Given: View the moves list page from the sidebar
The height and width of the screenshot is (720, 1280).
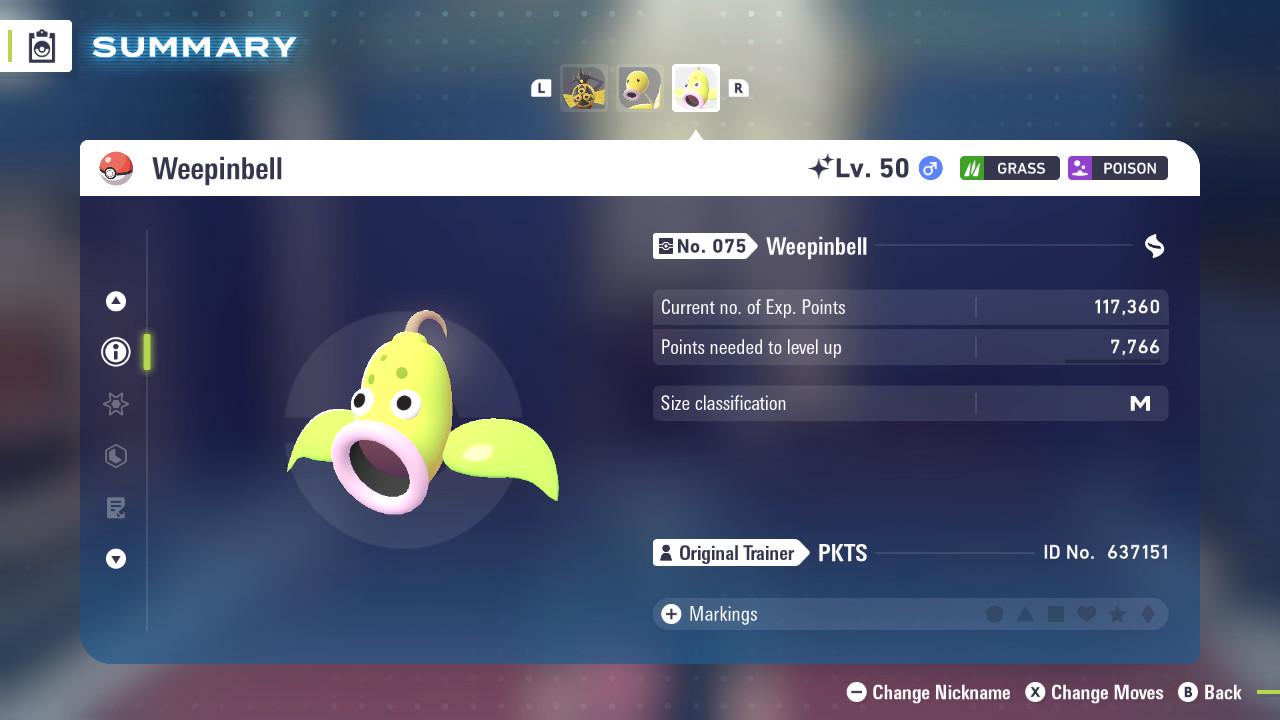Looking at the screenshot, I should pyautogui.click(x=116, y=508).
